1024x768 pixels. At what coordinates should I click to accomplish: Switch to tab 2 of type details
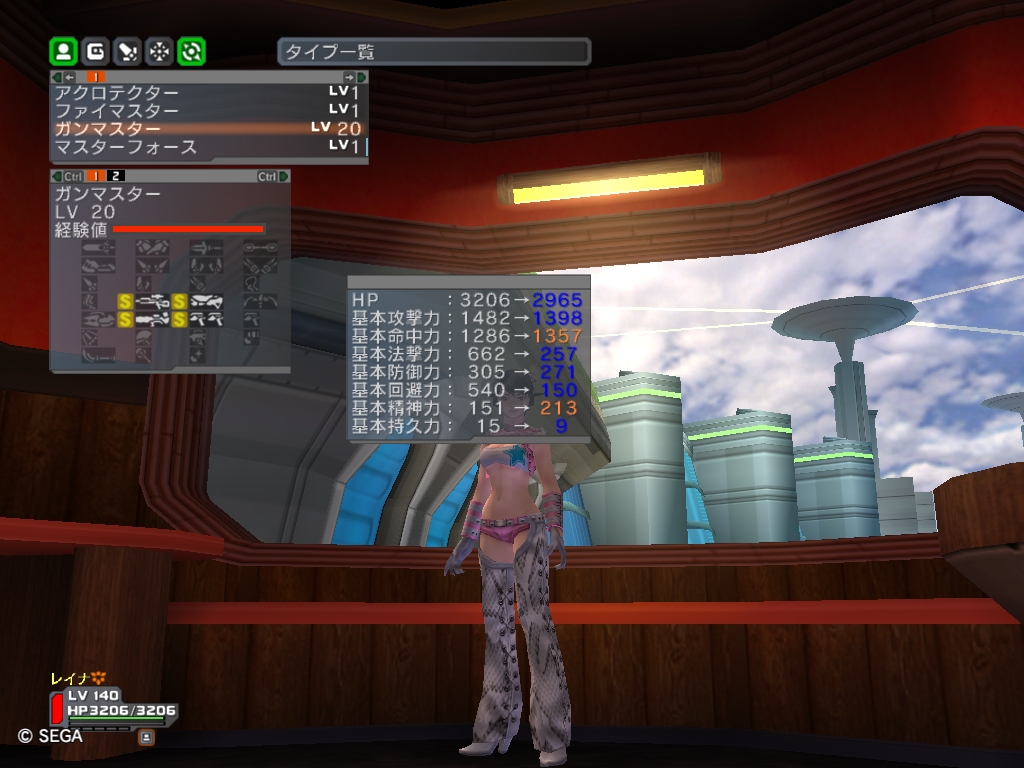click(117, 177)
